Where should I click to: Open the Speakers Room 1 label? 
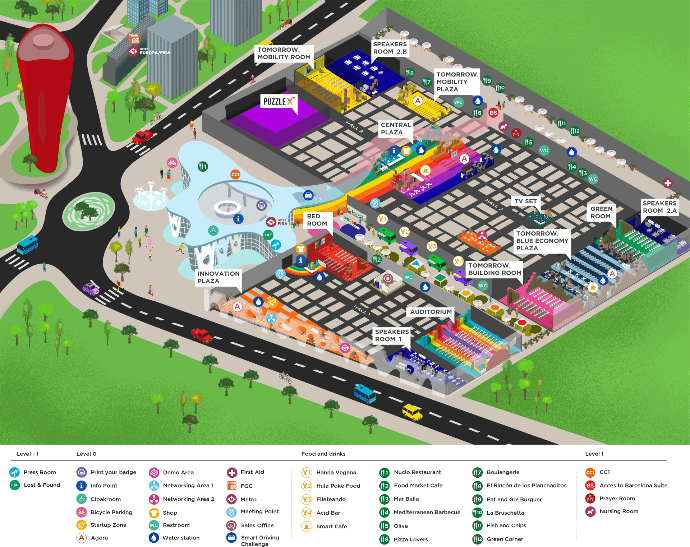(x=391, y=335)
